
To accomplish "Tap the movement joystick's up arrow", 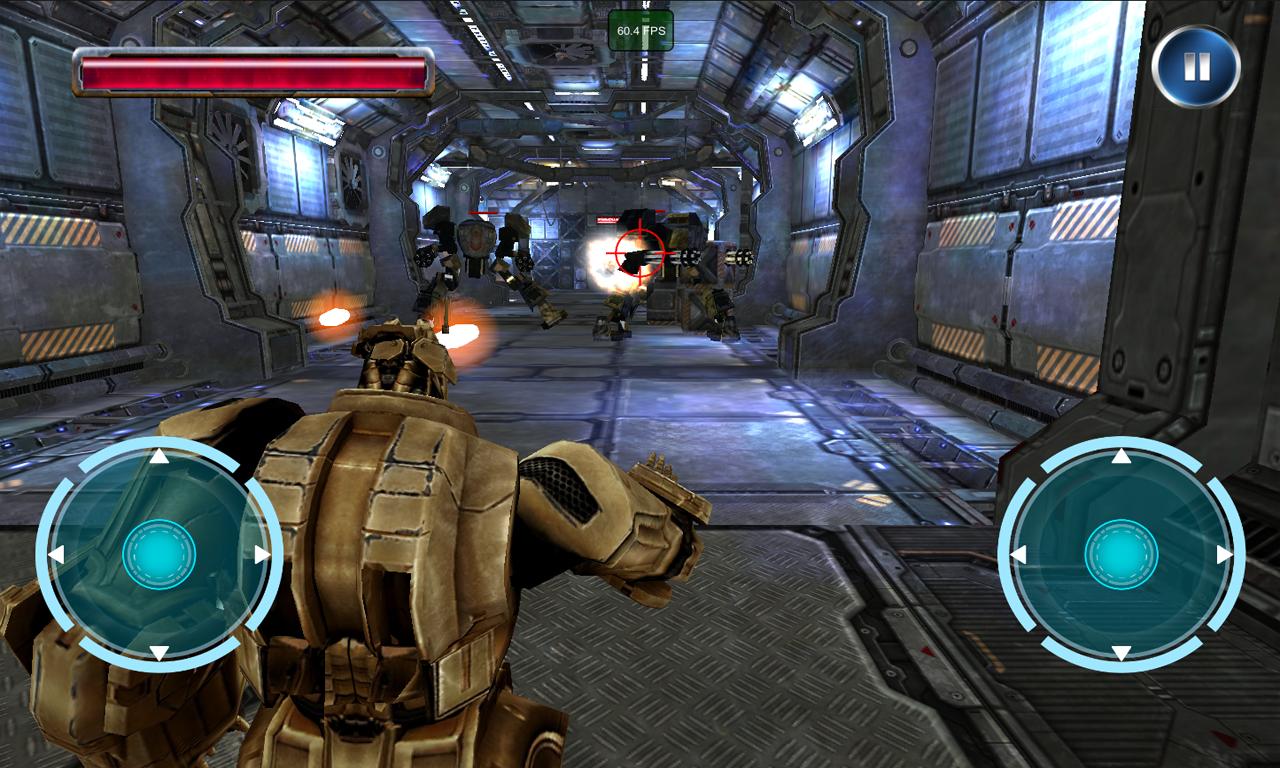I will (158, 457).
